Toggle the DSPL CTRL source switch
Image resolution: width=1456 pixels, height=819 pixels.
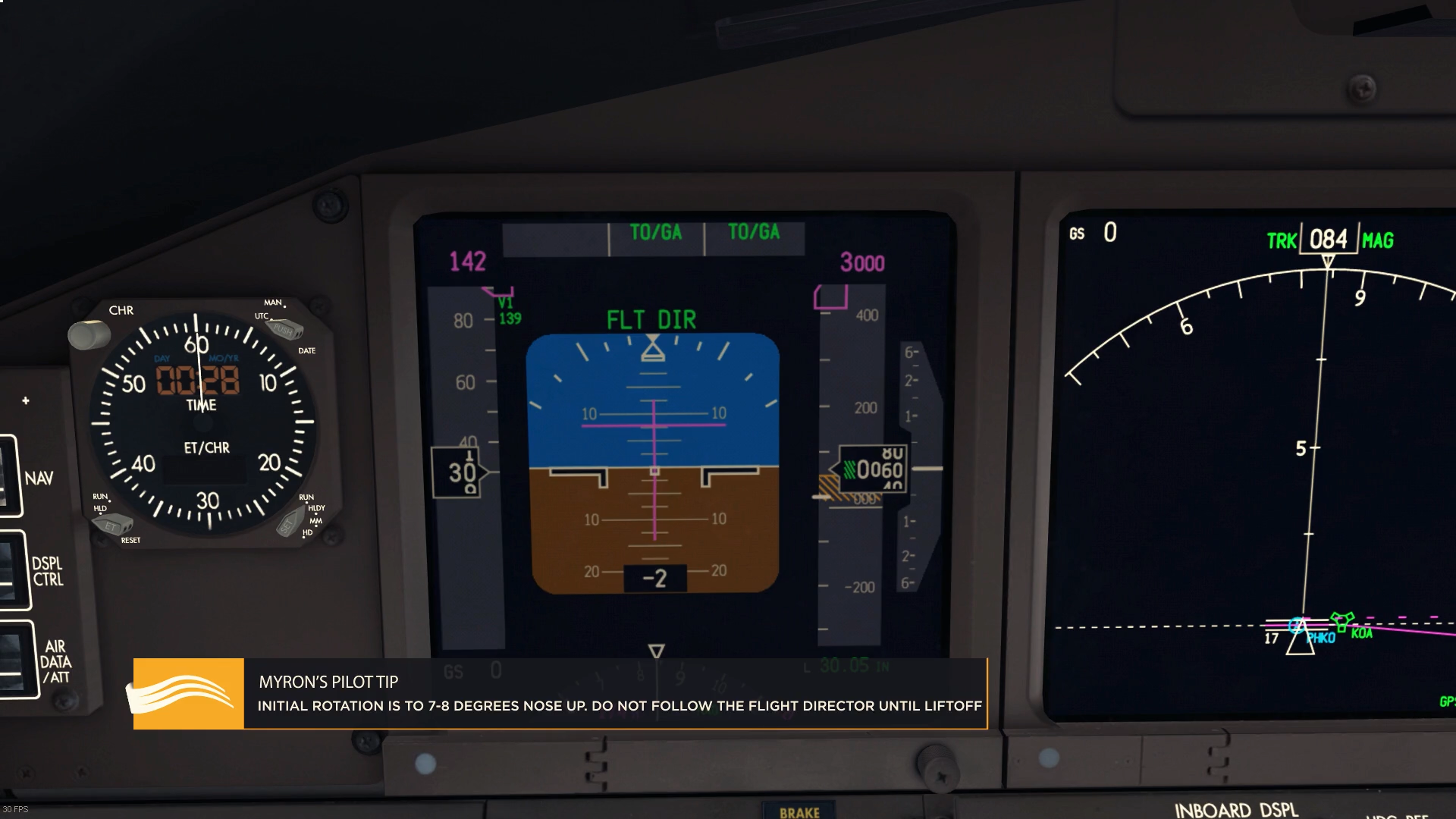click(x=11, y=570)
